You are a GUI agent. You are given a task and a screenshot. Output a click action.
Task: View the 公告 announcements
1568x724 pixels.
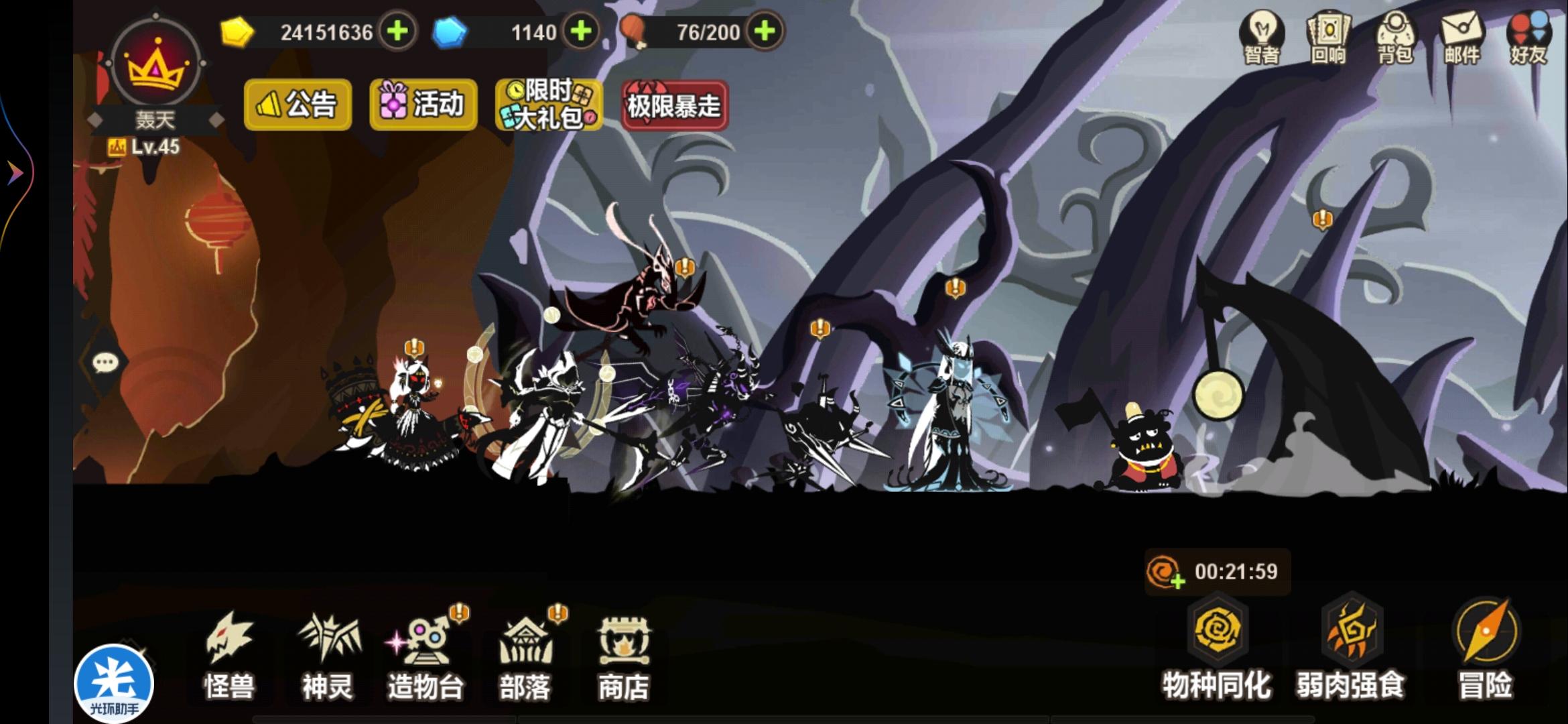pyautogui.click(x=297, y=106)
